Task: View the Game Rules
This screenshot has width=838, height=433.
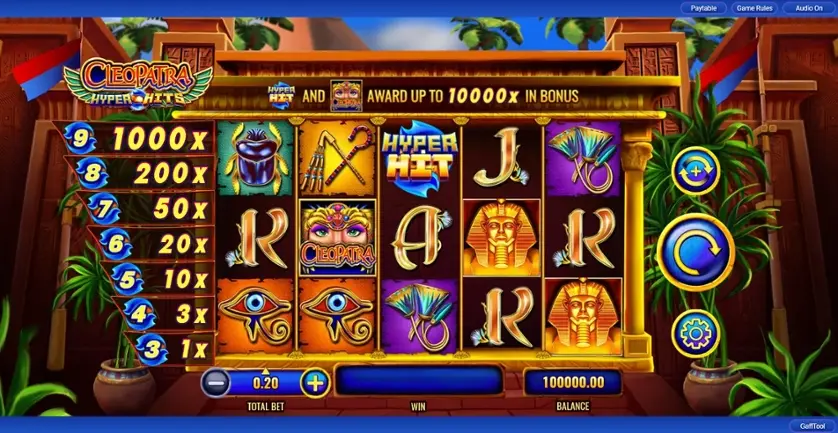Action: [x=754, y=8]
